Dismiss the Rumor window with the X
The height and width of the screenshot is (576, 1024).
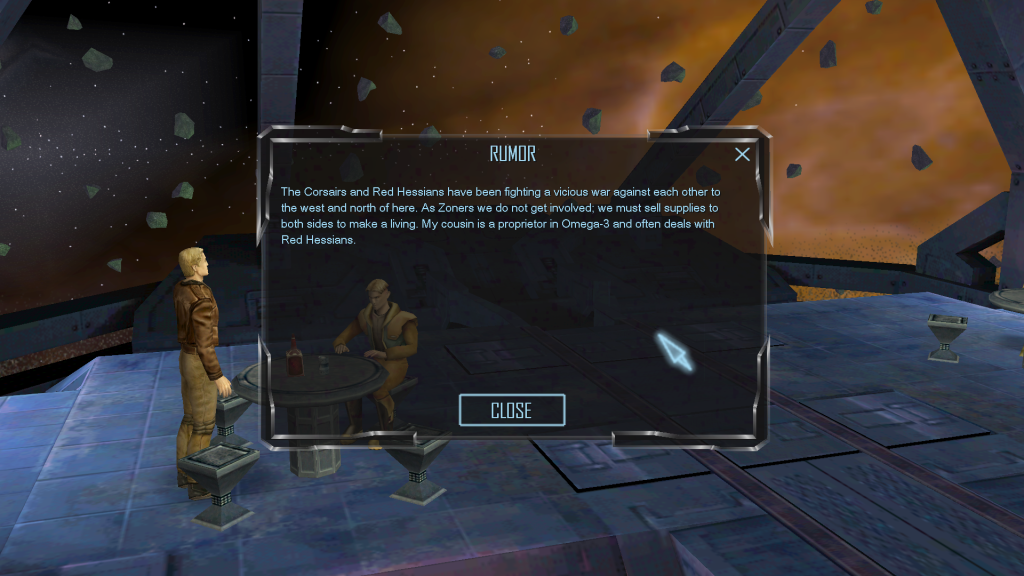point(742,154)
